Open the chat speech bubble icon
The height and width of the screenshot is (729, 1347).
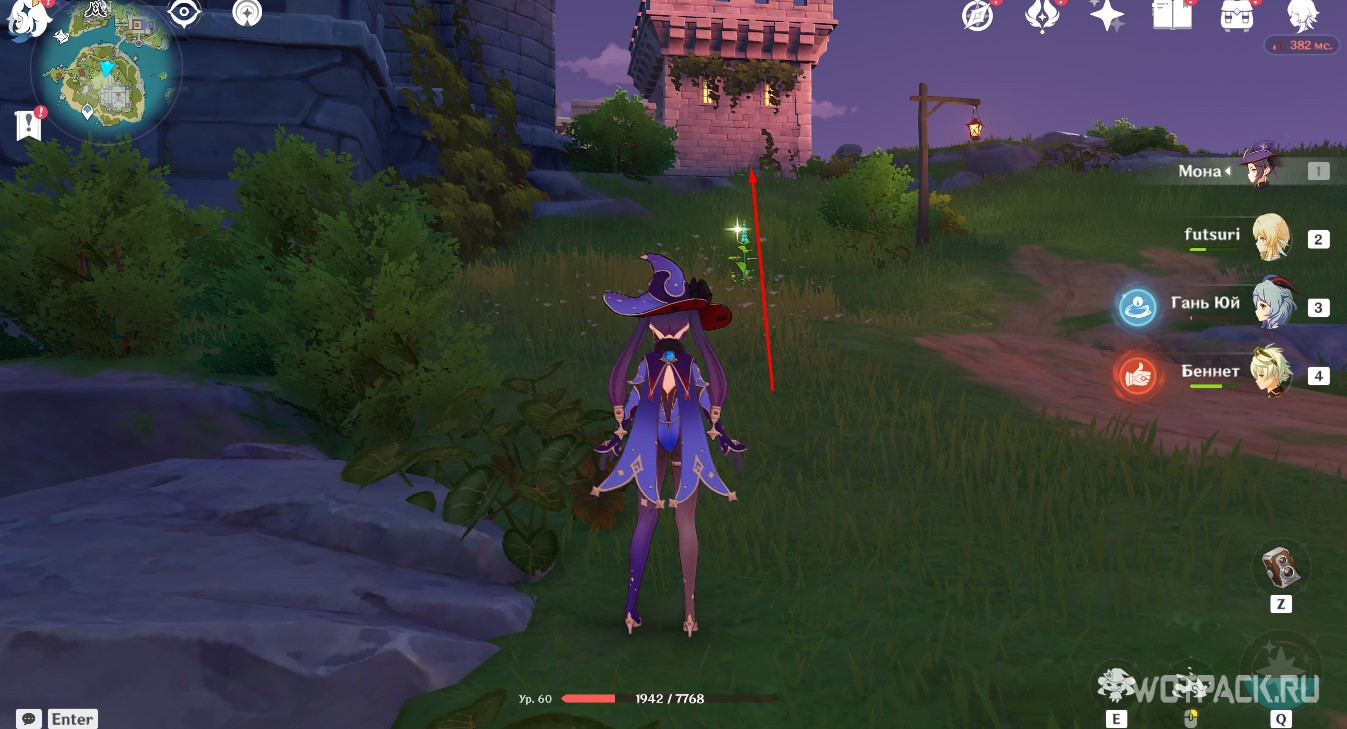point(29,718)
